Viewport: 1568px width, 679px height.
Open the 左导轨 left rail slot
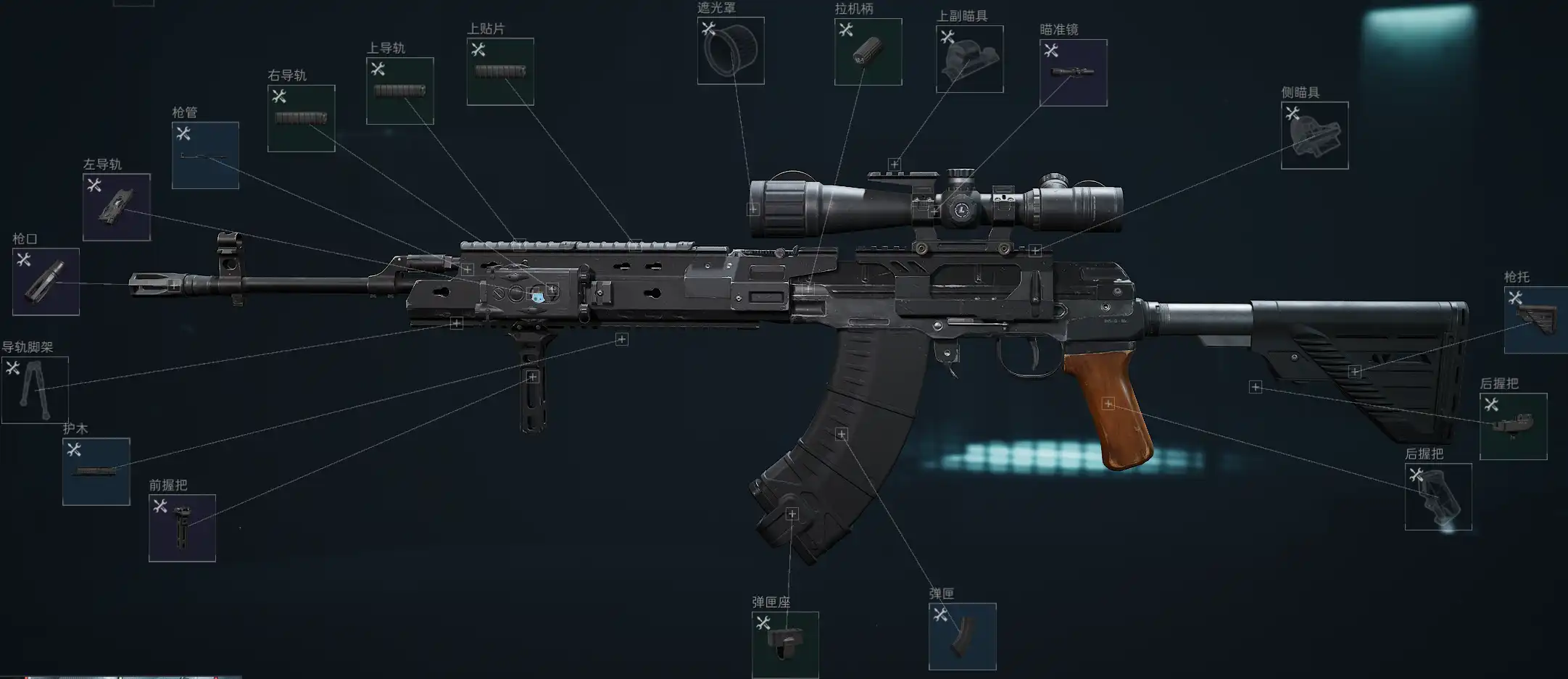[x=116, y=207]
